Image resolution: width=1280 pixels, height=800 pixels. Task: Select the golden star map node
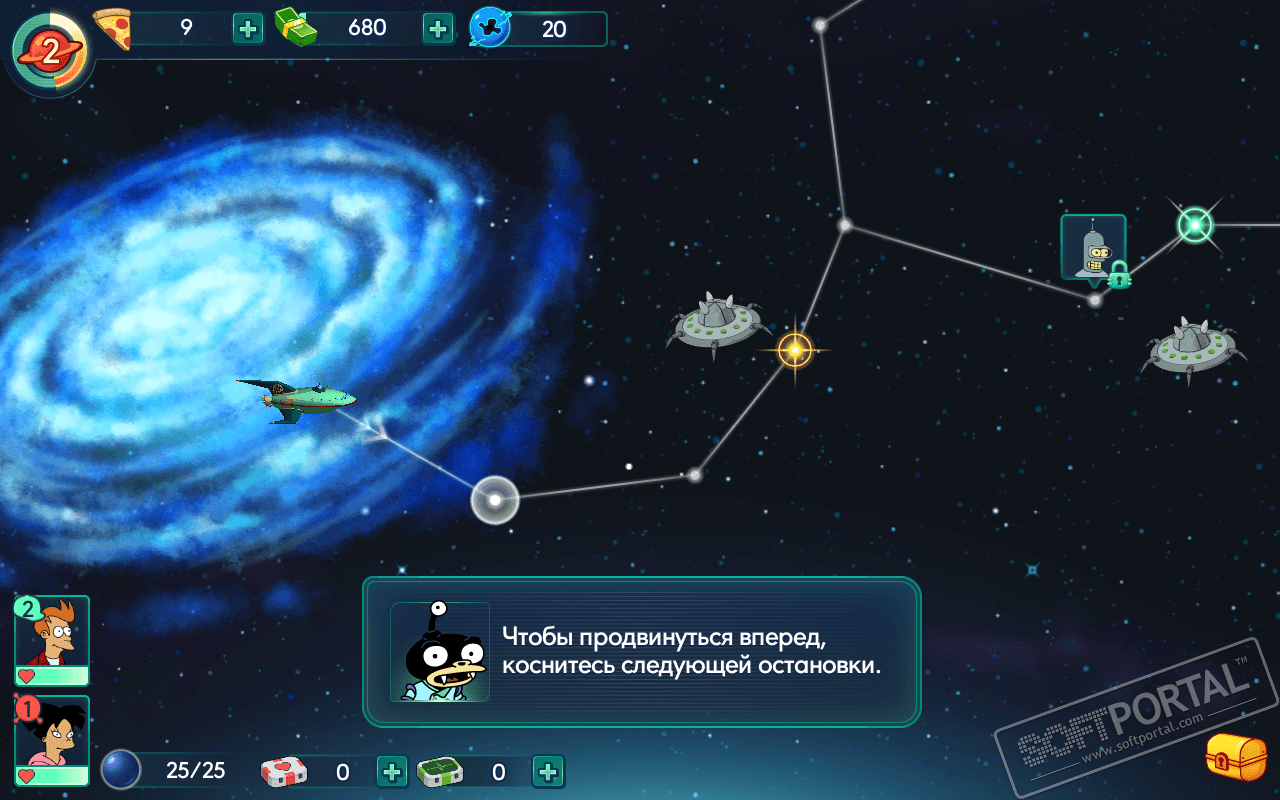795,350
